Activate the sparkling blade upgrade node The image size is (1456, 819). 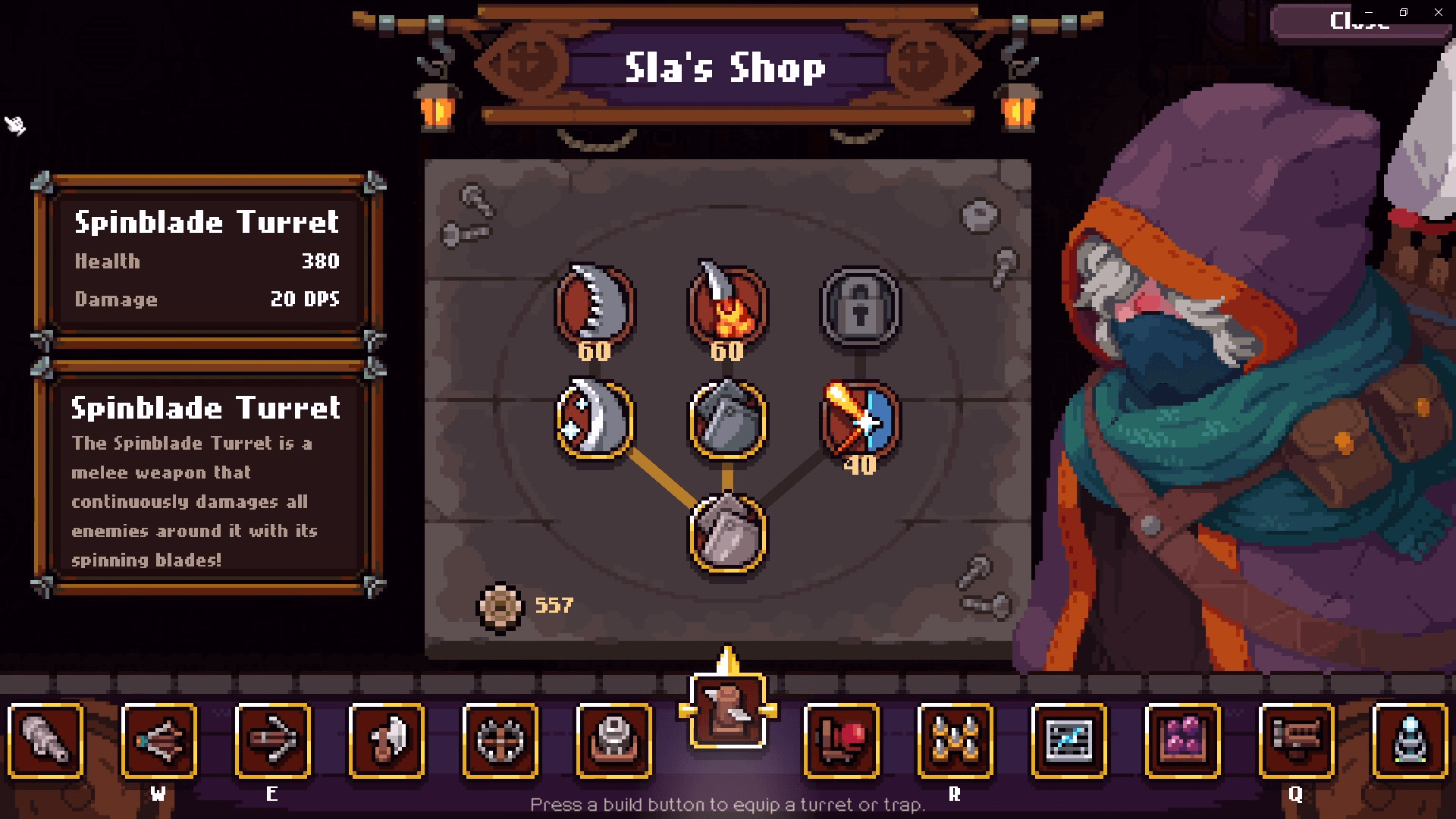tap(594, 421)
